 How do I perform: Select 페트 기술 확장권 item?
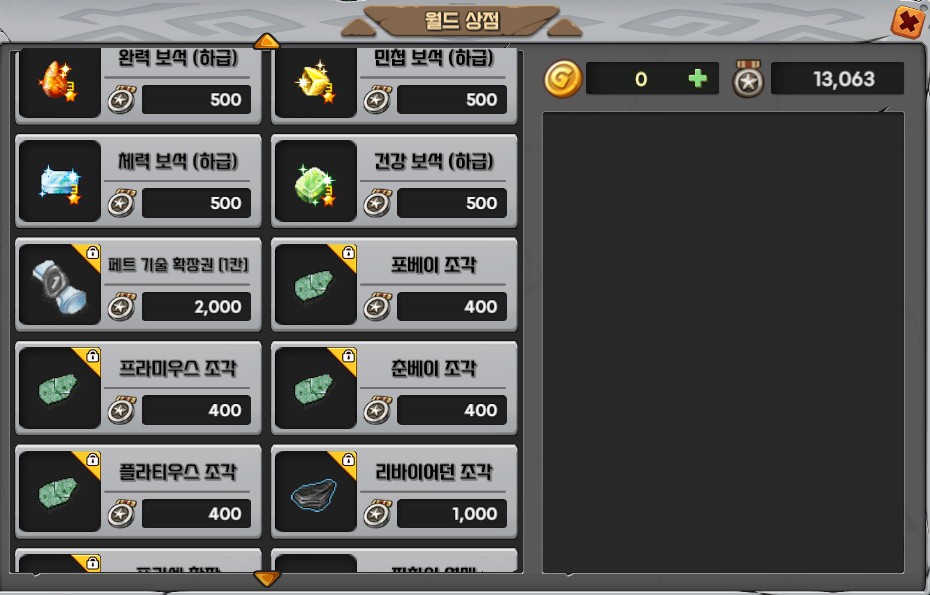139,285
